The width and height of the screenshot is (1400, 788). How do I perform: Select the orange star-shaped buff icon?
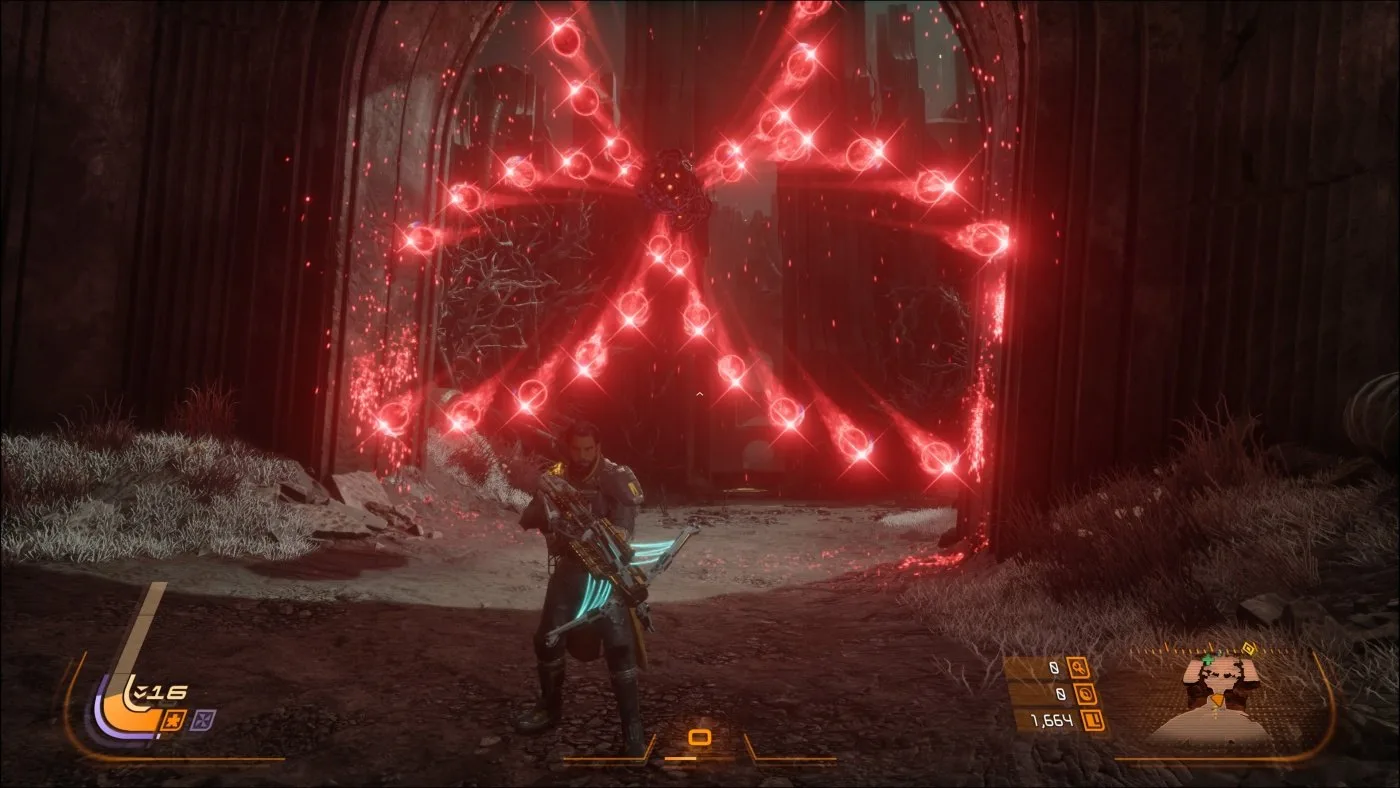click(171, 719)
